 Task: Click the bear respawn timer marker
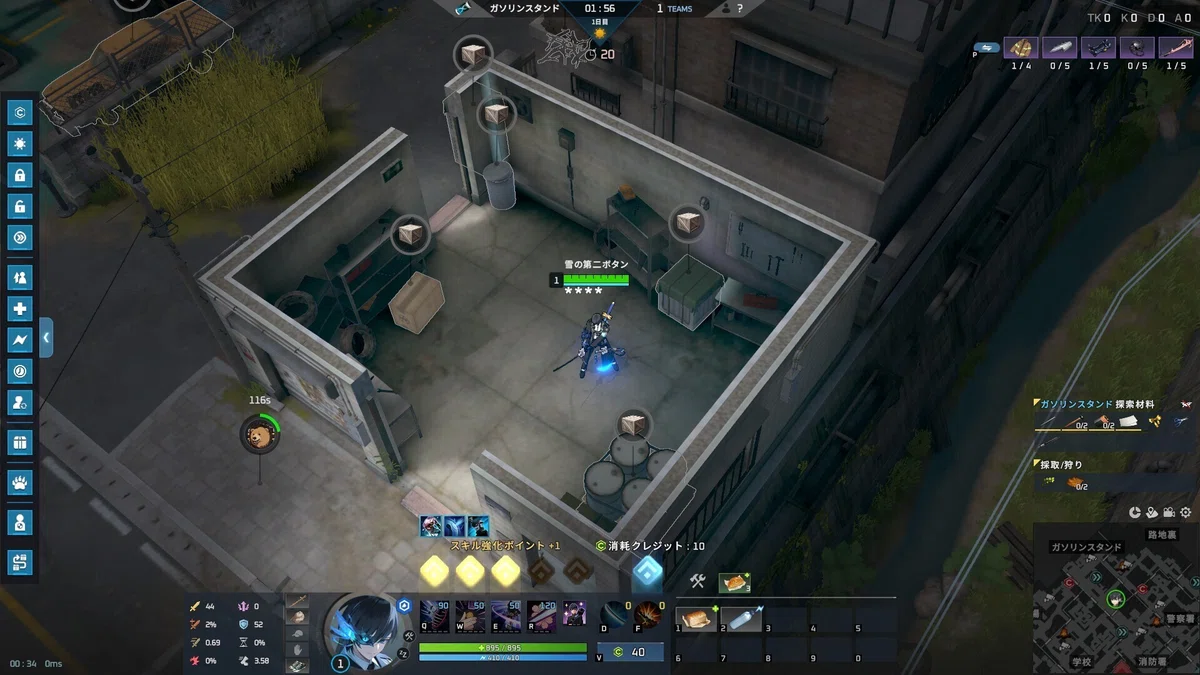click(x=260, y=435)
